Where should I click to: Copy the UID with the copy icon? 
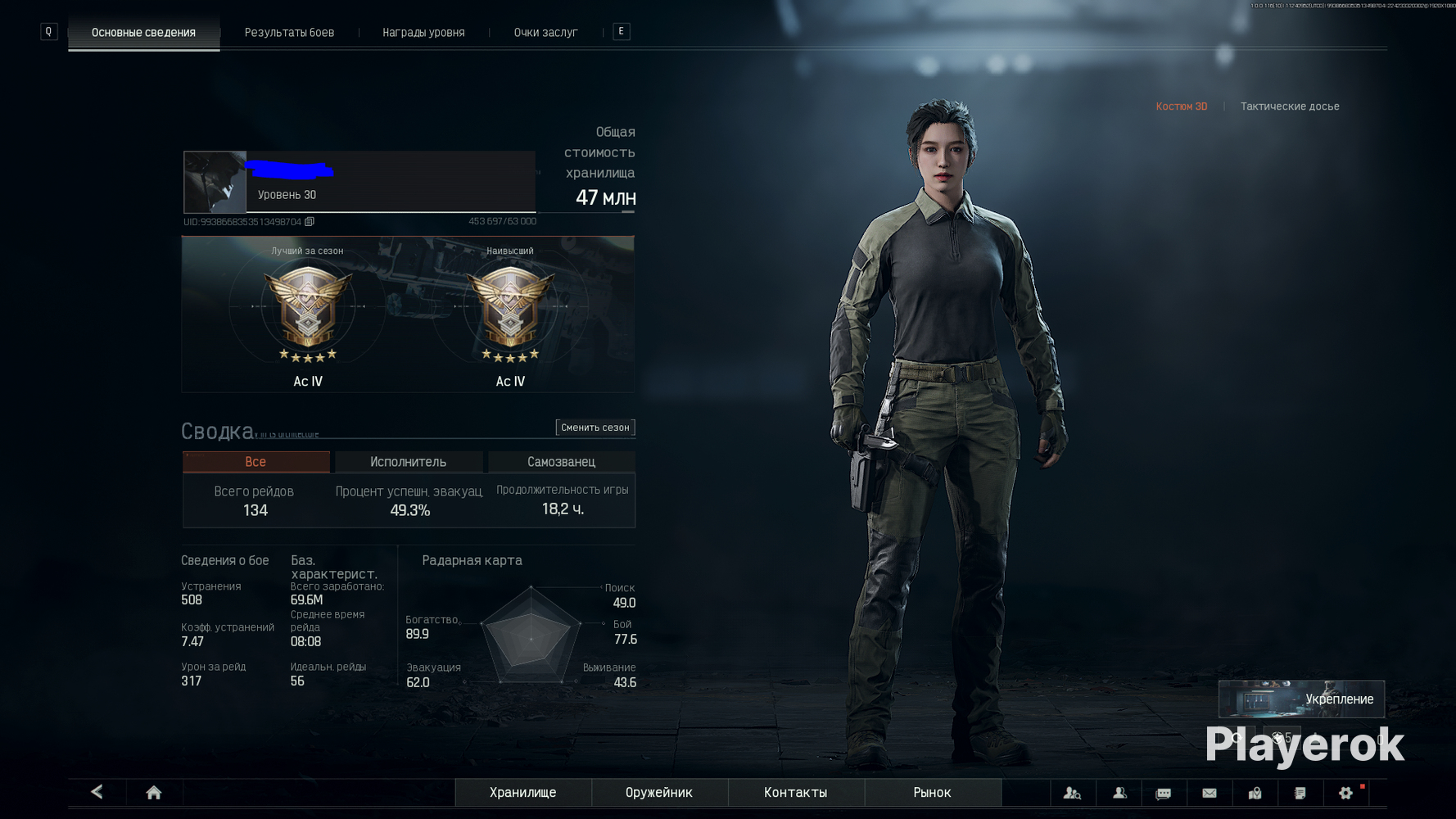tap(310, 222)
